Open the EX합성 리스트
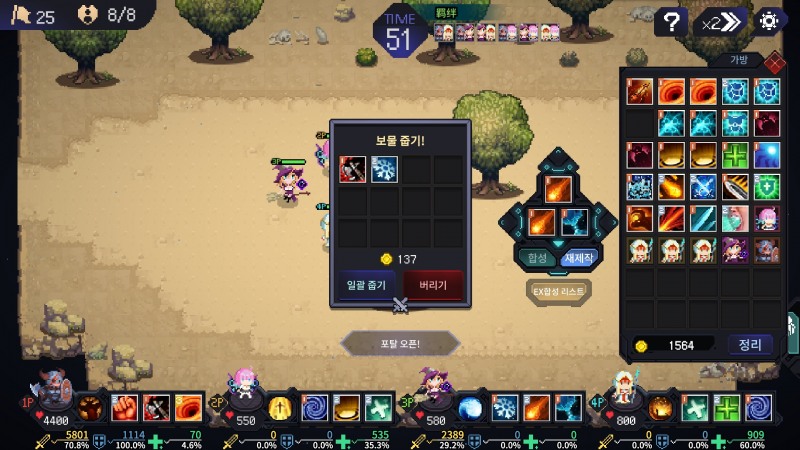The image size is (800, 450). pos(558,290)
